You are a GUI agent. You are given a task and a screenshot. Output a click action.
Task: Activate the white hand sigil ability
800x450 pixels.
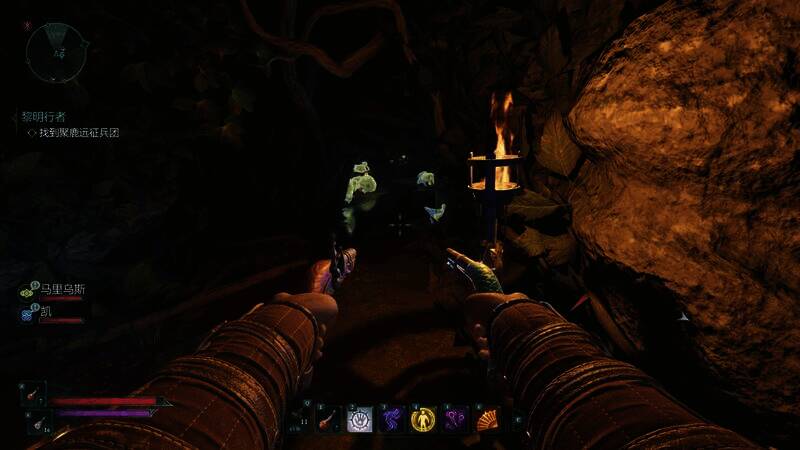359,420
